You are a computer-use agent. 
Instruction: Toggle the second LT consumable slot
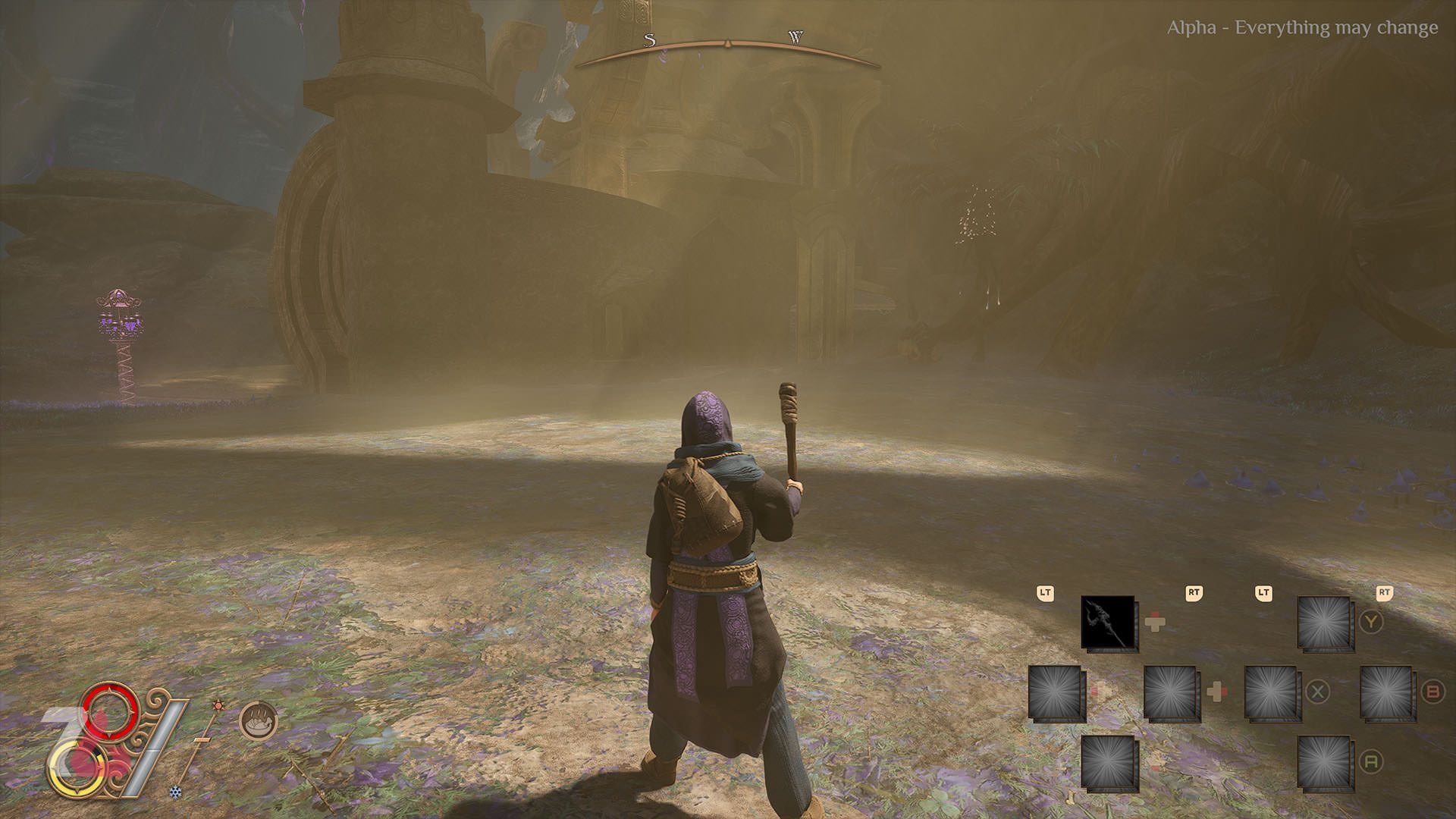[x=1263, y=594]
